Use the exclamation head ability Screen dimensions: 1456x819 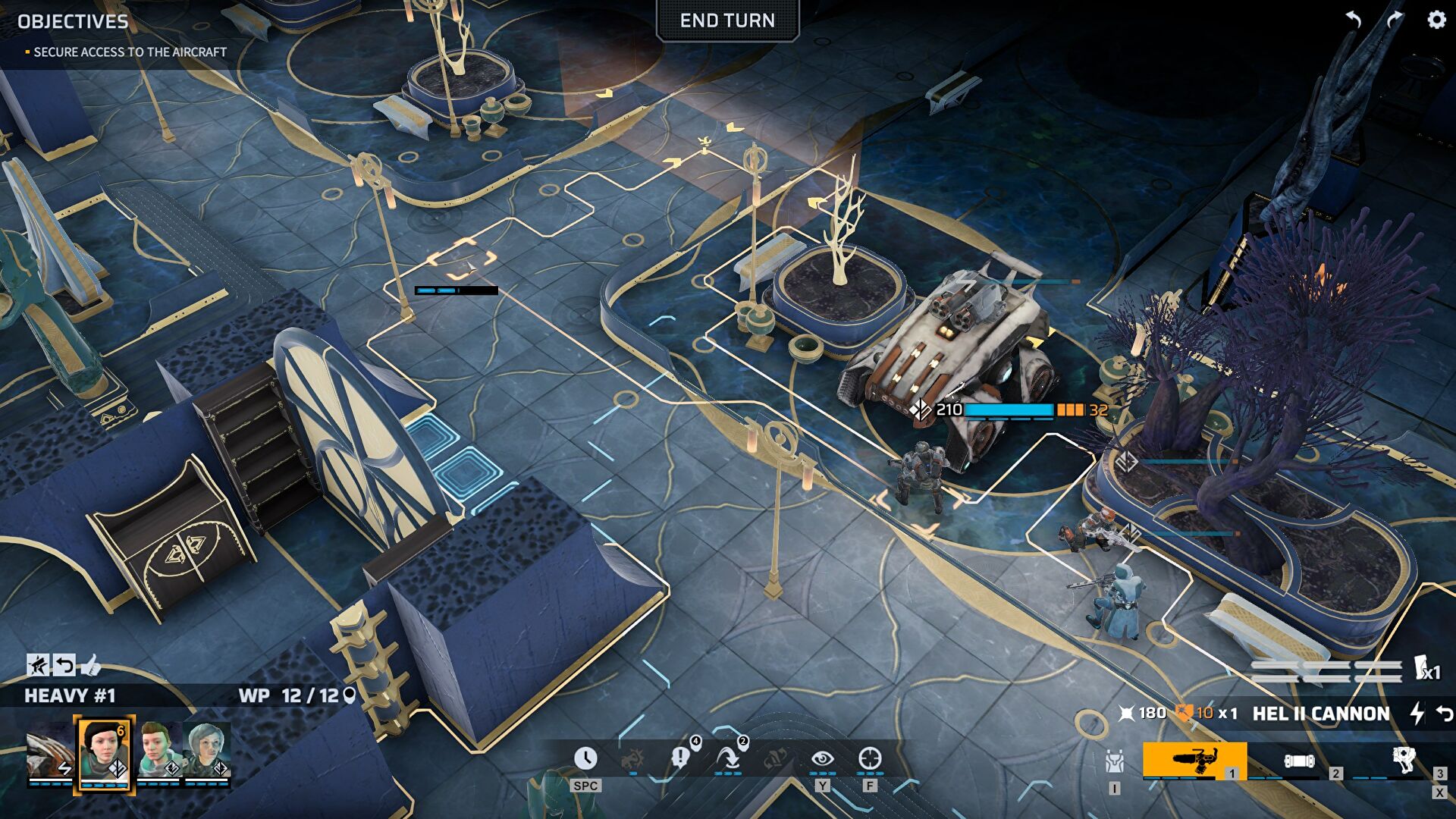point(681,757)
